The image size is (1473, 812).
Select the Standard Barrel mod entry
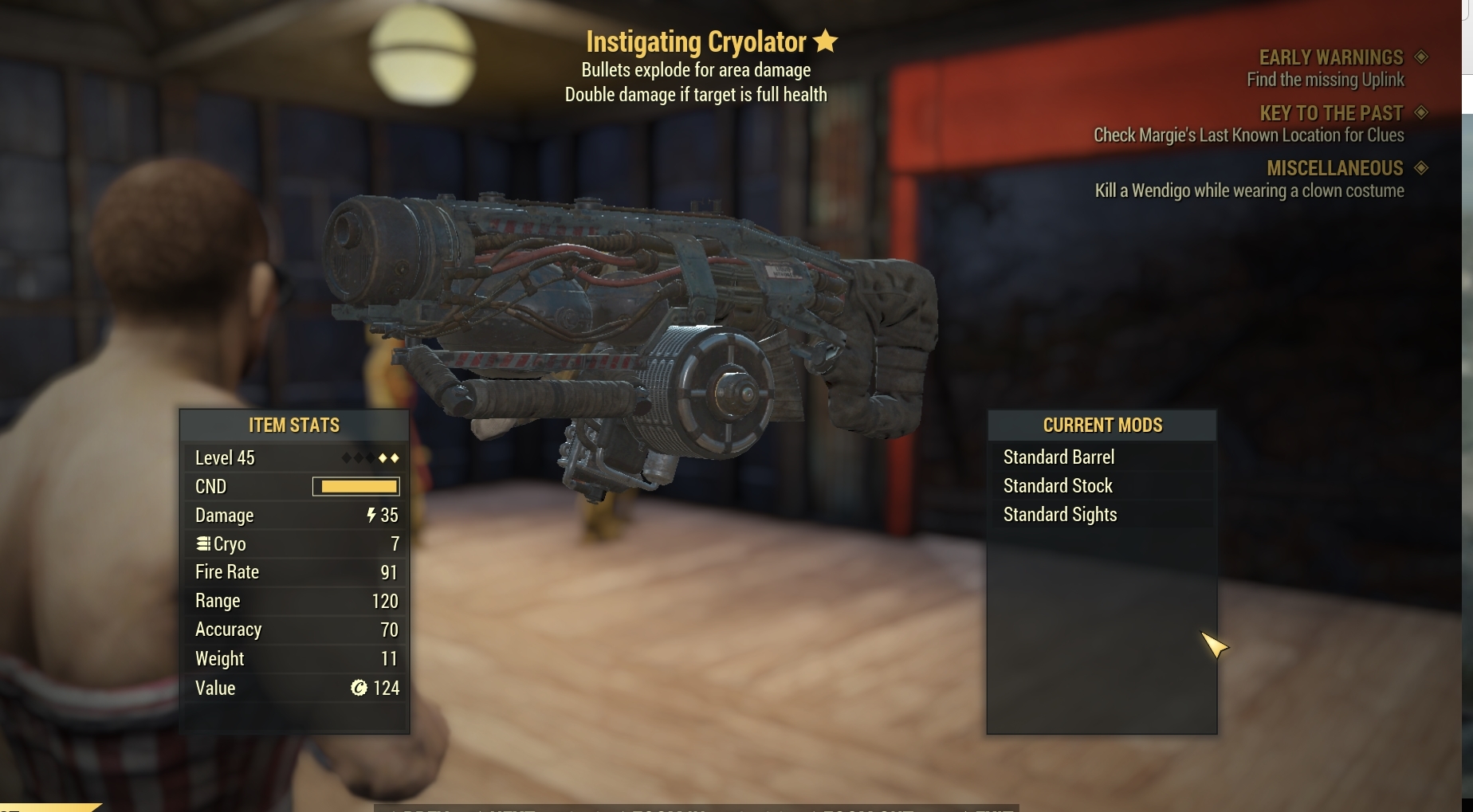tap(1058, 457)
